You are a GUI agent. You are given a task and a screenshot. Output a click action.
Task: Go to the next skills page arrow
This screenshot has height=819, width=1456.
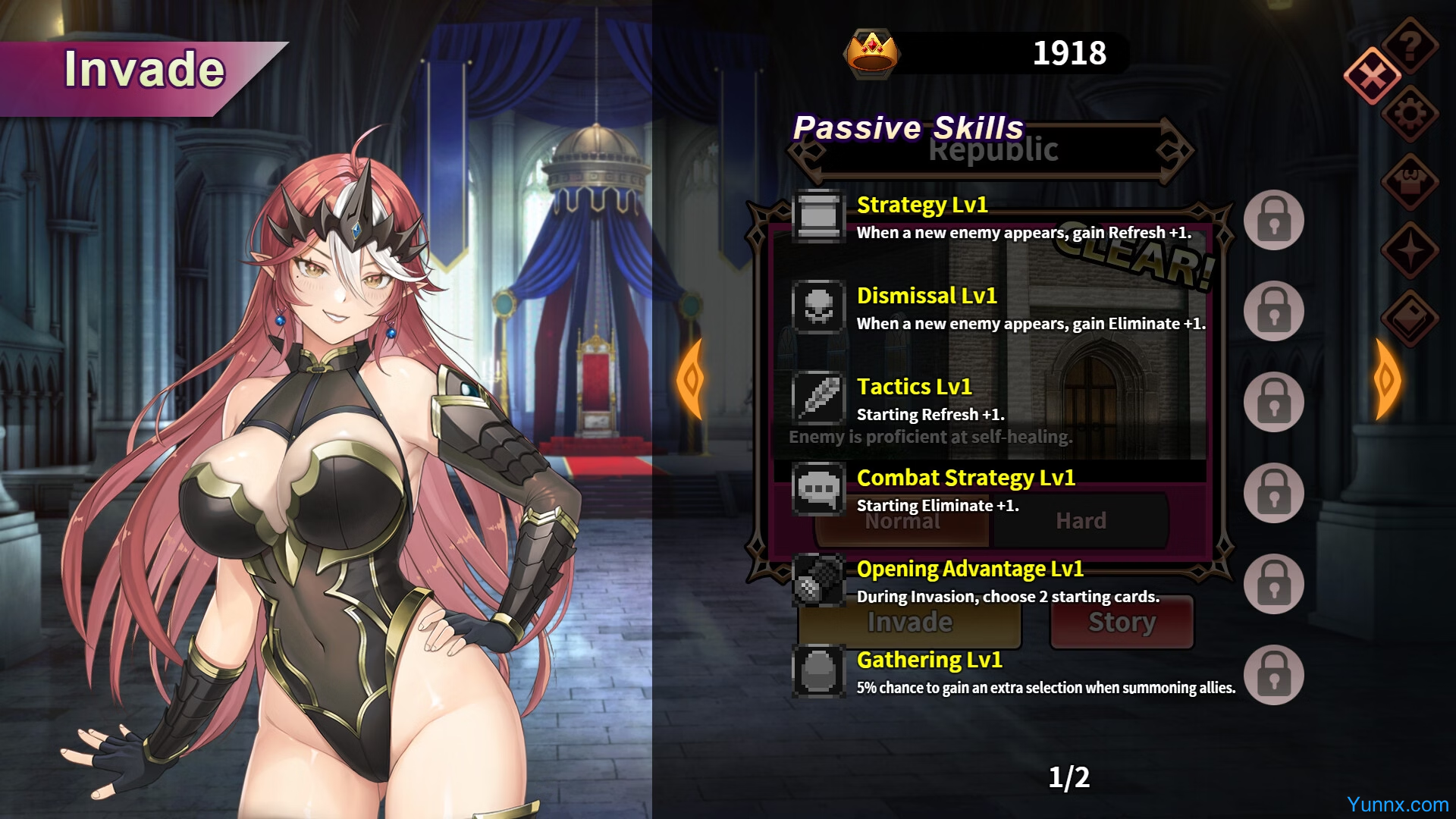click(x=1387, y=379)
